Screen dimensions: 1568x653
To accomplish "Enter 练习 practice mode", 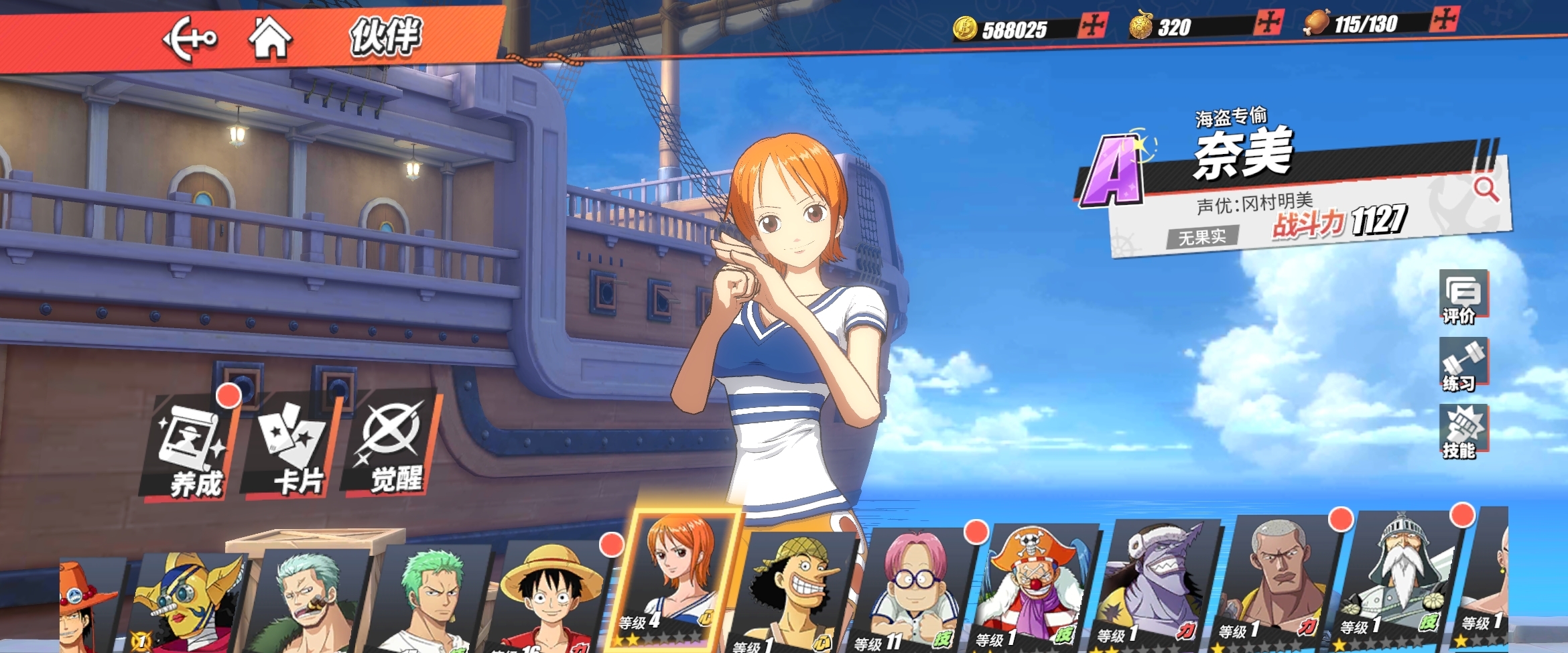I will 1463,365.
